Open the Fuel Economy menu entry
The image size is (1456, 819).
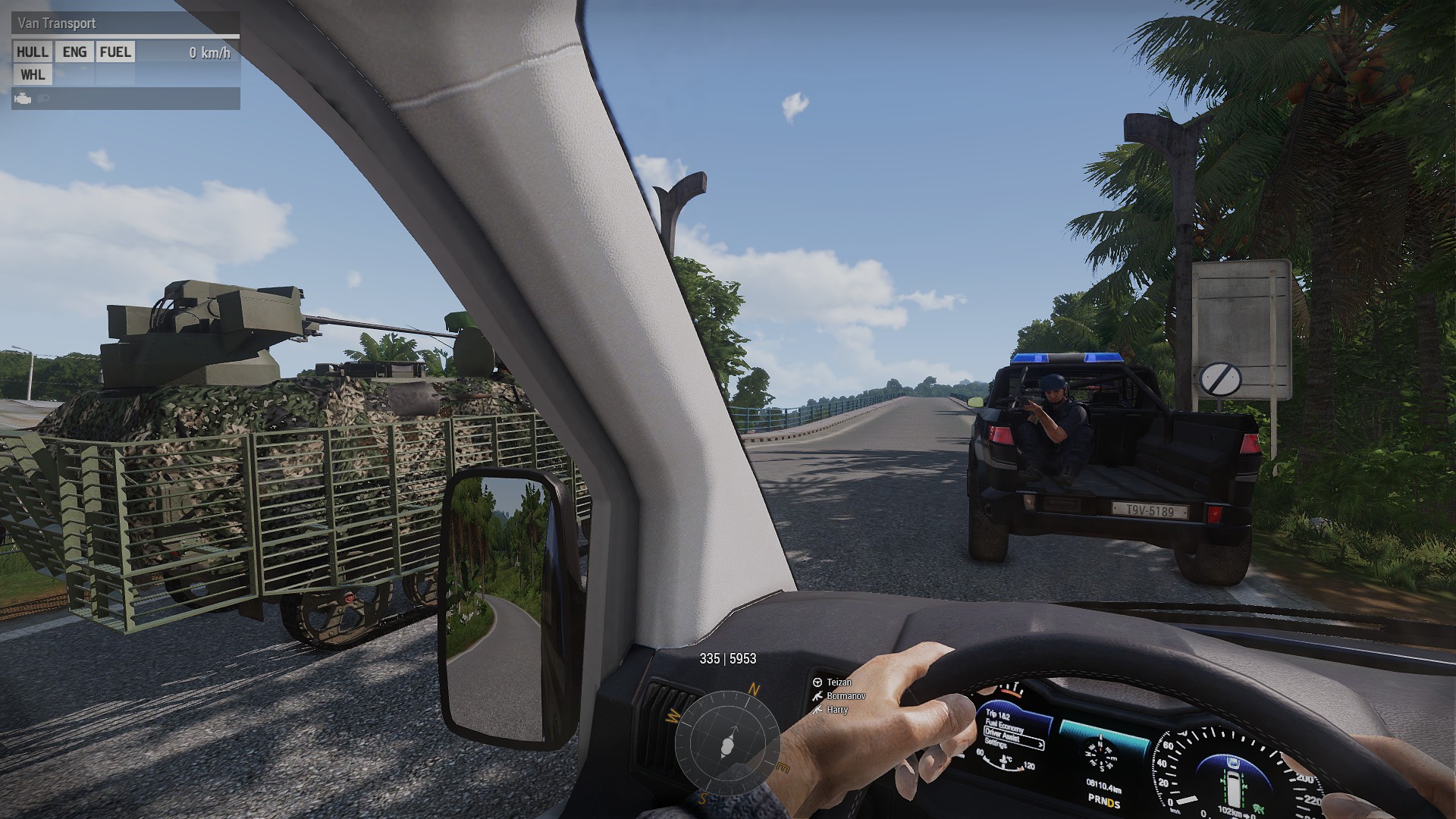pyautogui.click(x=1004, y=725)
